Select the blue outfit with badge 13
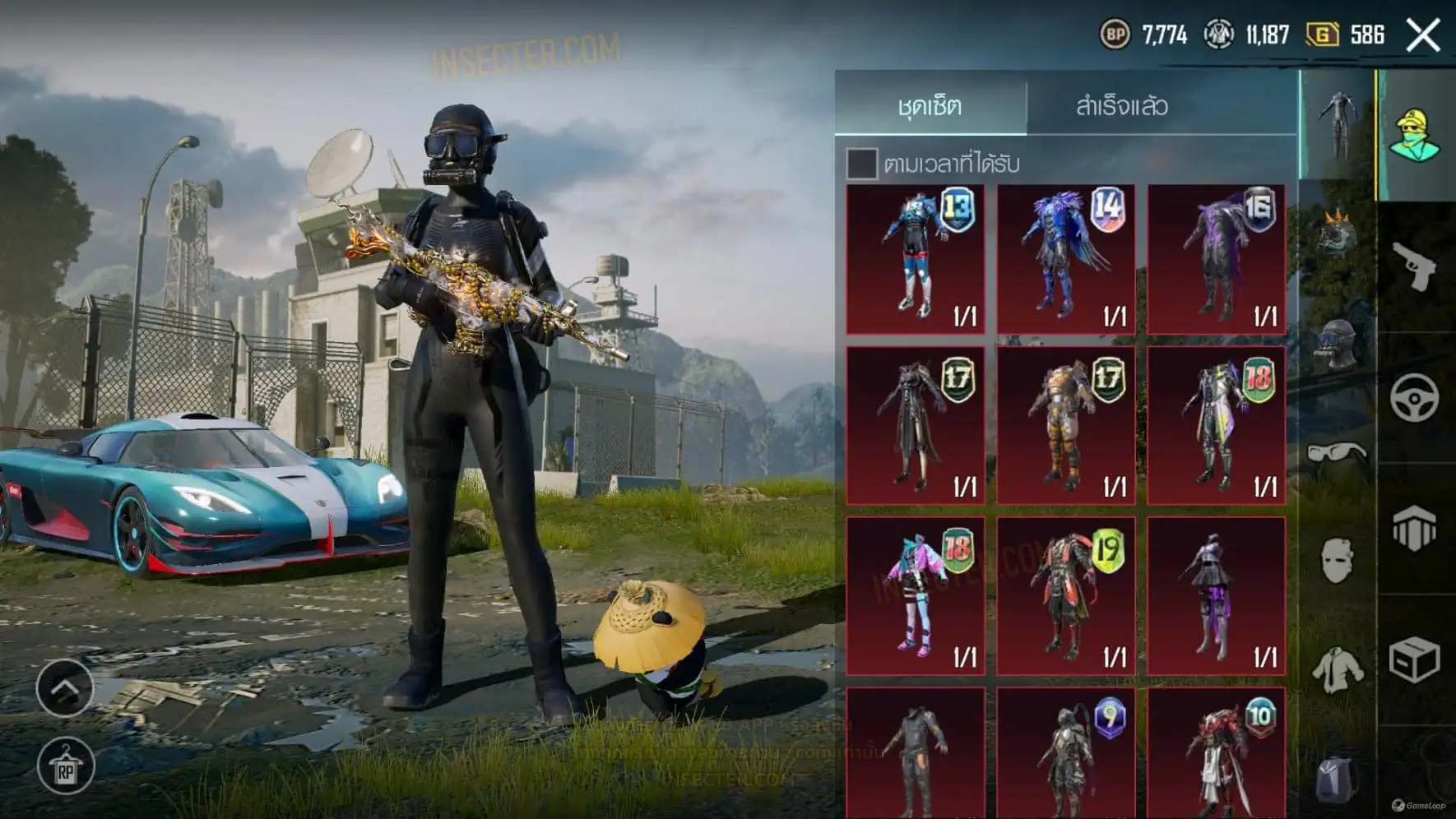Image resolution: width=1456 pixels, height=819 pixels. (916, 259)
